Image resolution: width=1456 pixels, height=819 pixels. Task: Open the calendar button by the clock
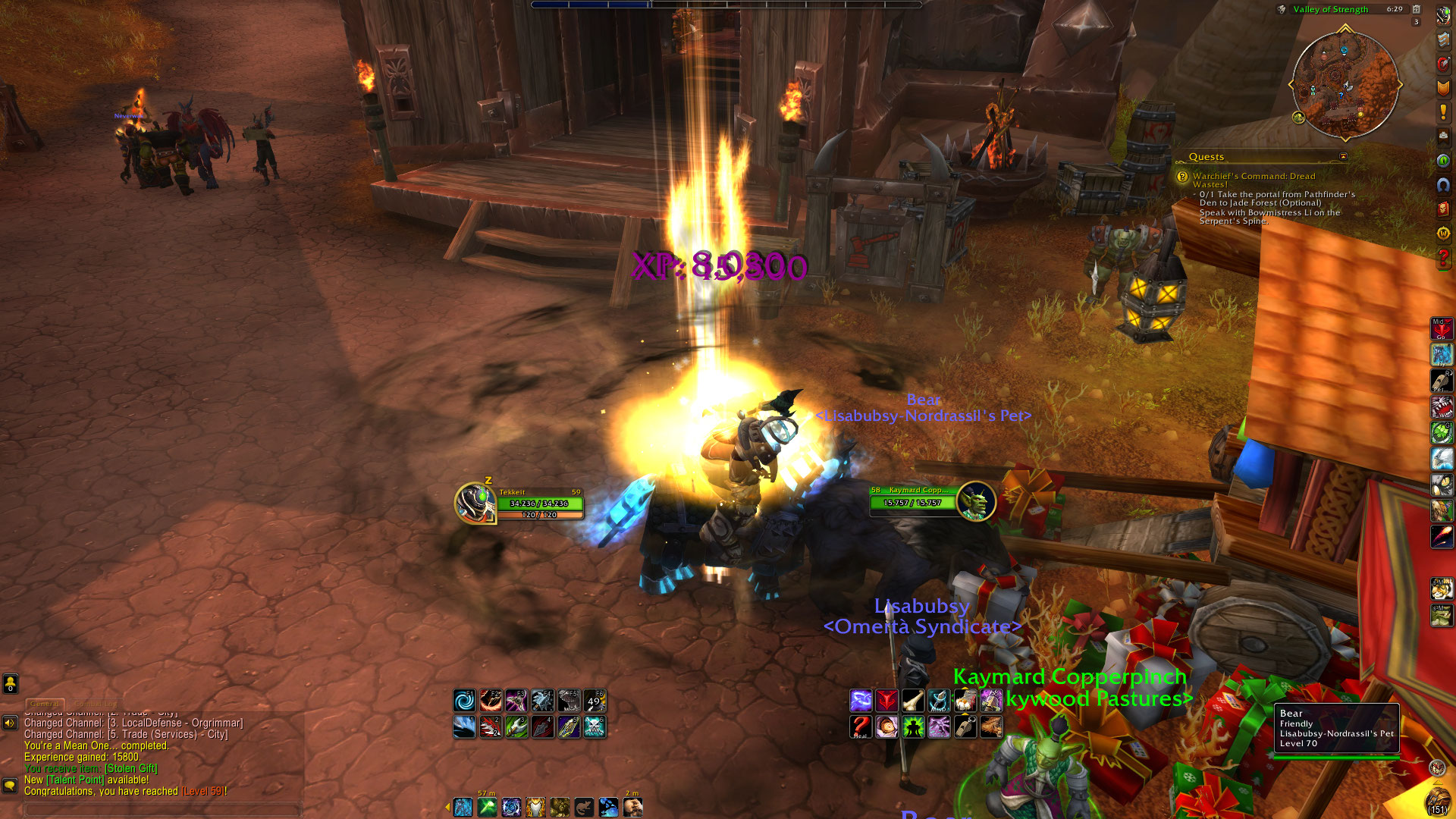coord(1416,10)
